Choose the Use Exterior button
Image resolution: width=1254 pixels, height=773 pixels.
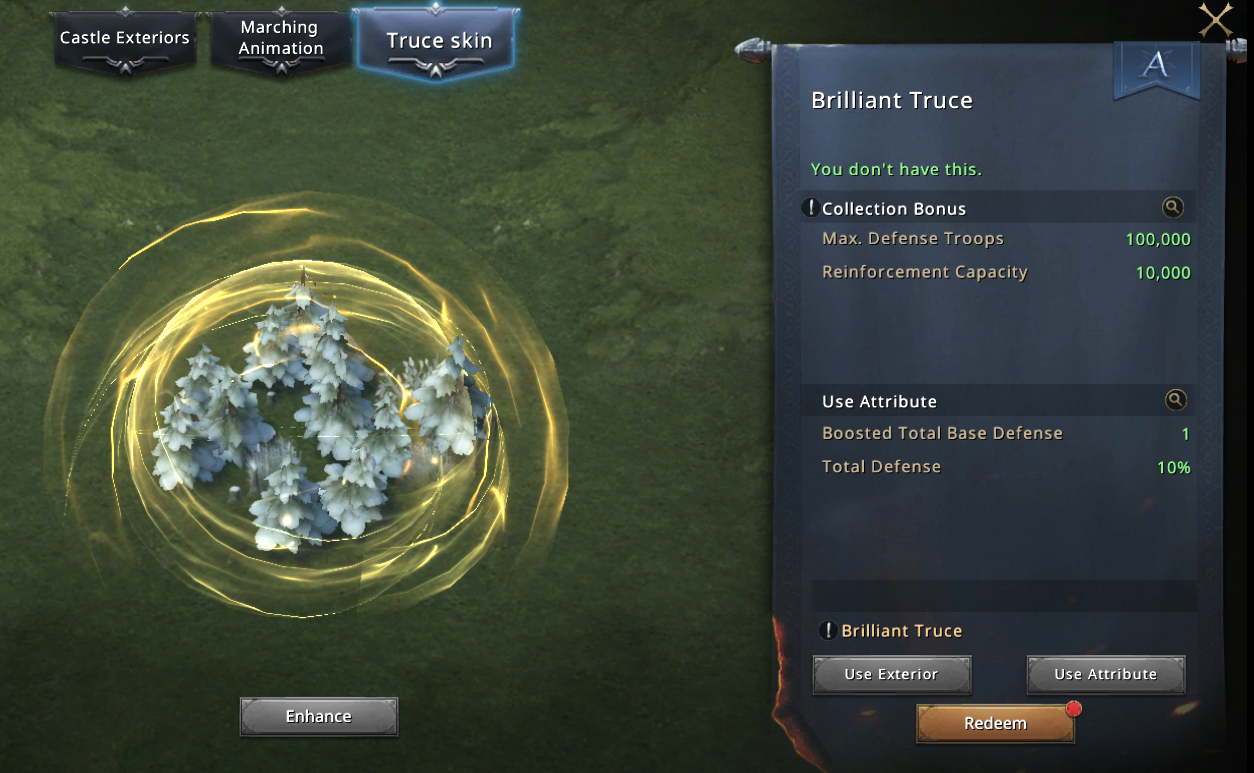coord(891,674)
